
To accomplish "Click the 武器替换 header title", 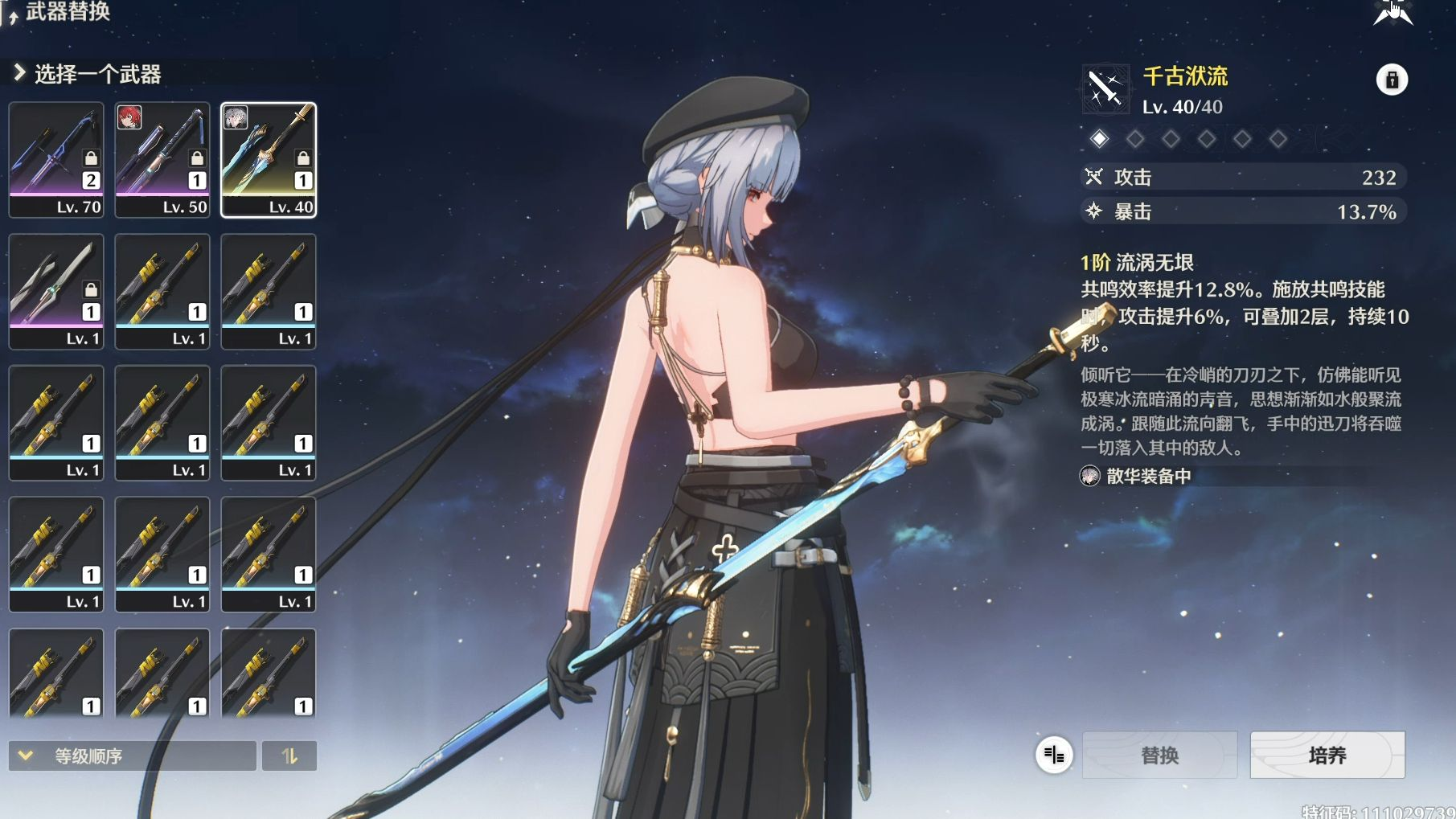I will pos(68,13).
